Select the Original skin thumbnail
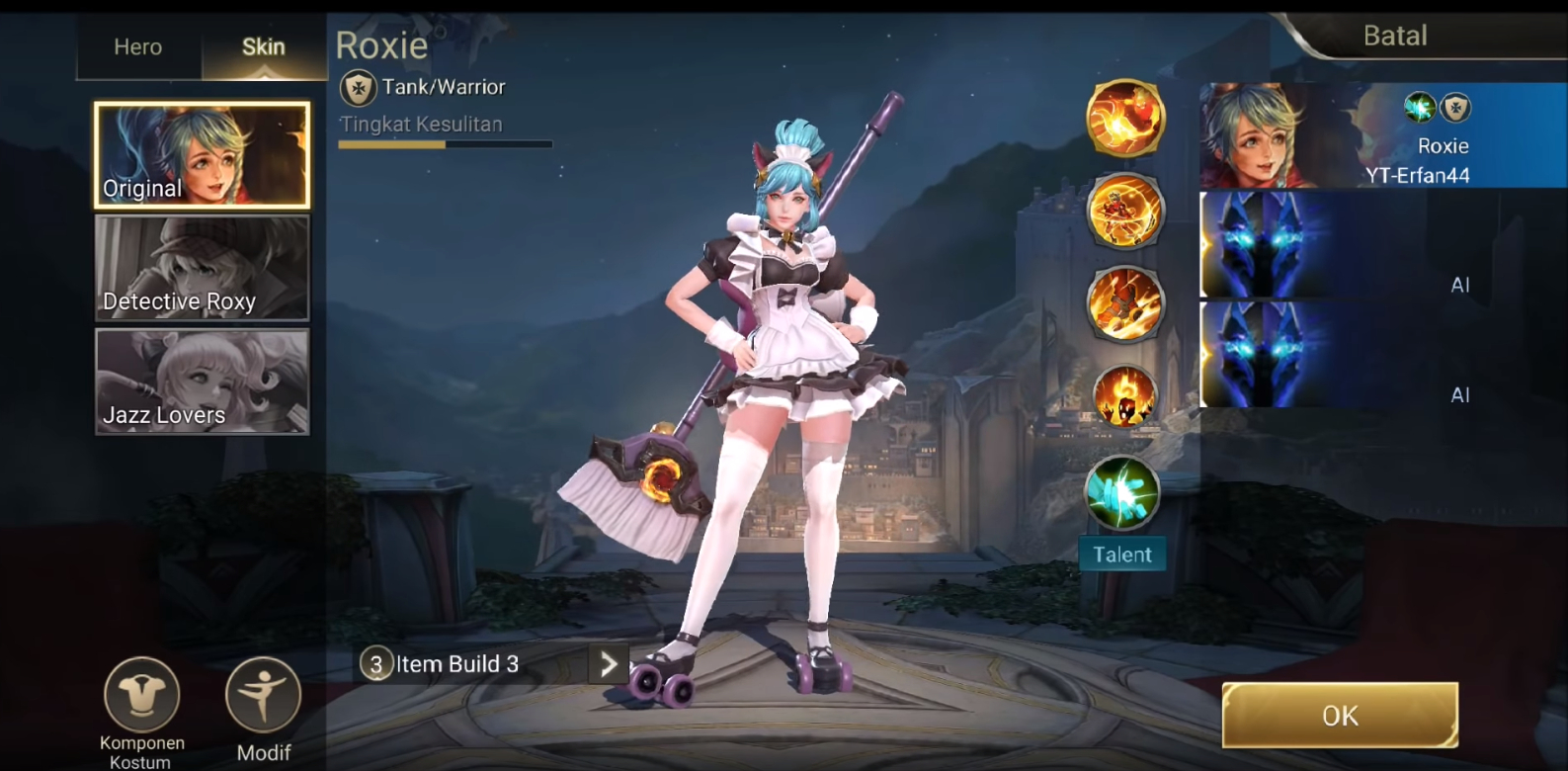Screen dimensions: 1568x771 (x=202, y=155)
